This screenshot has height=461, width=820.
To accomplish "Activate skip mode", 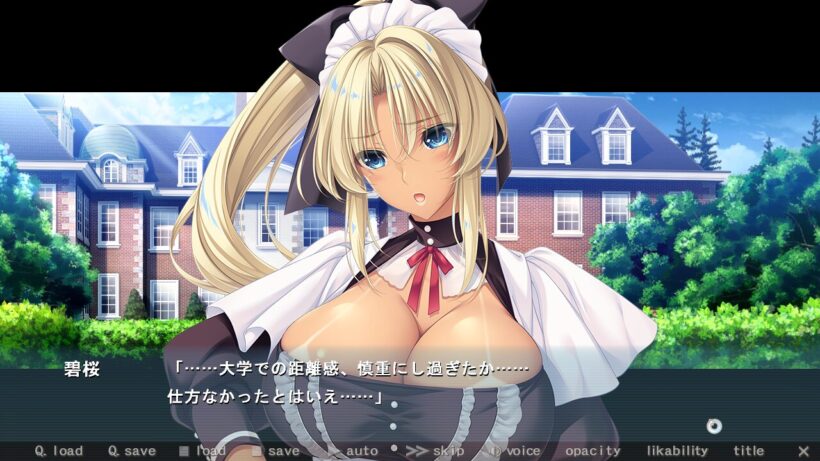I will pos(435,451).
